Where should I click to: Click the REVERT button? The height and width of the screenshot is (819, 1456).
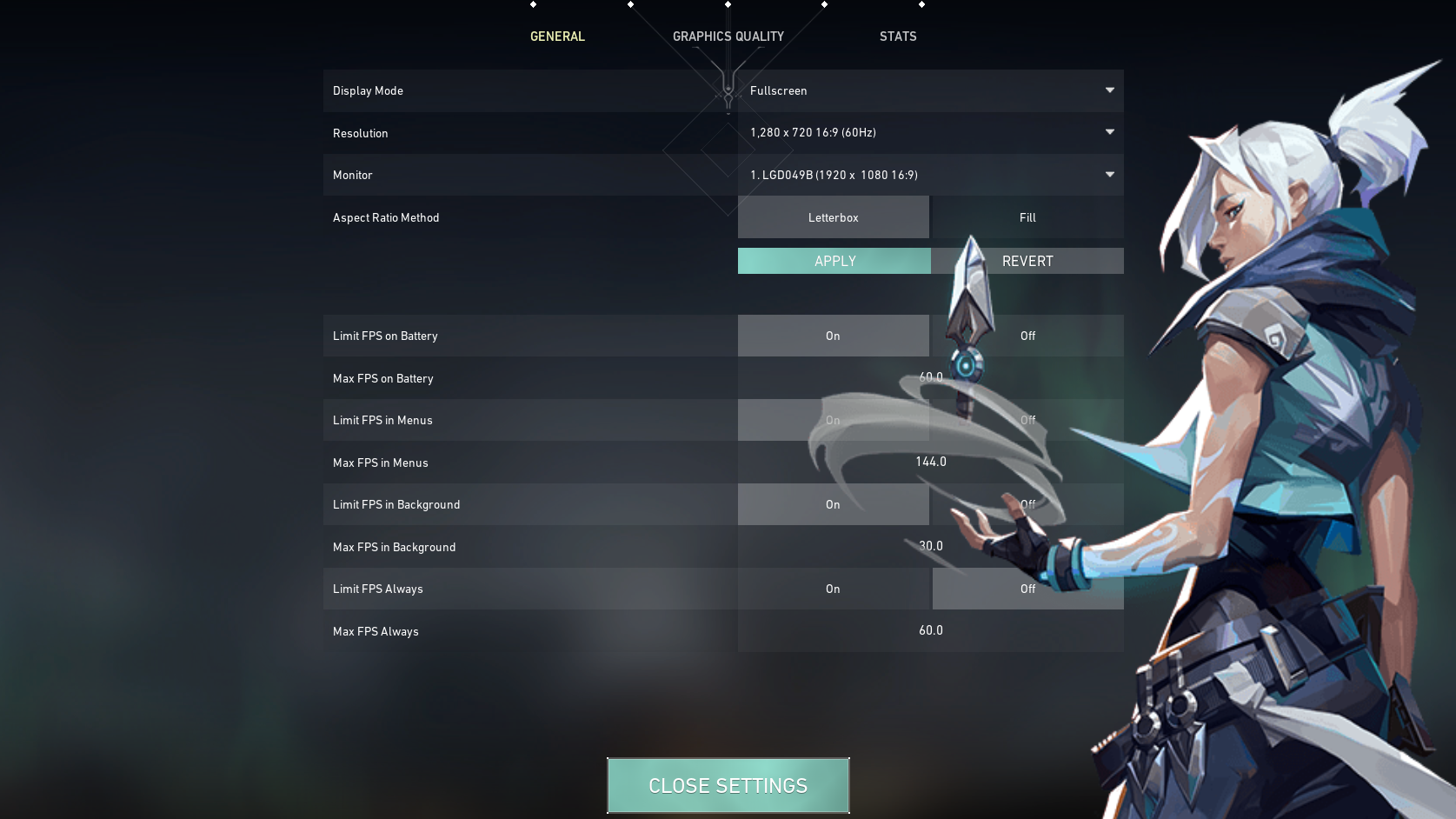click(1027, 261)
